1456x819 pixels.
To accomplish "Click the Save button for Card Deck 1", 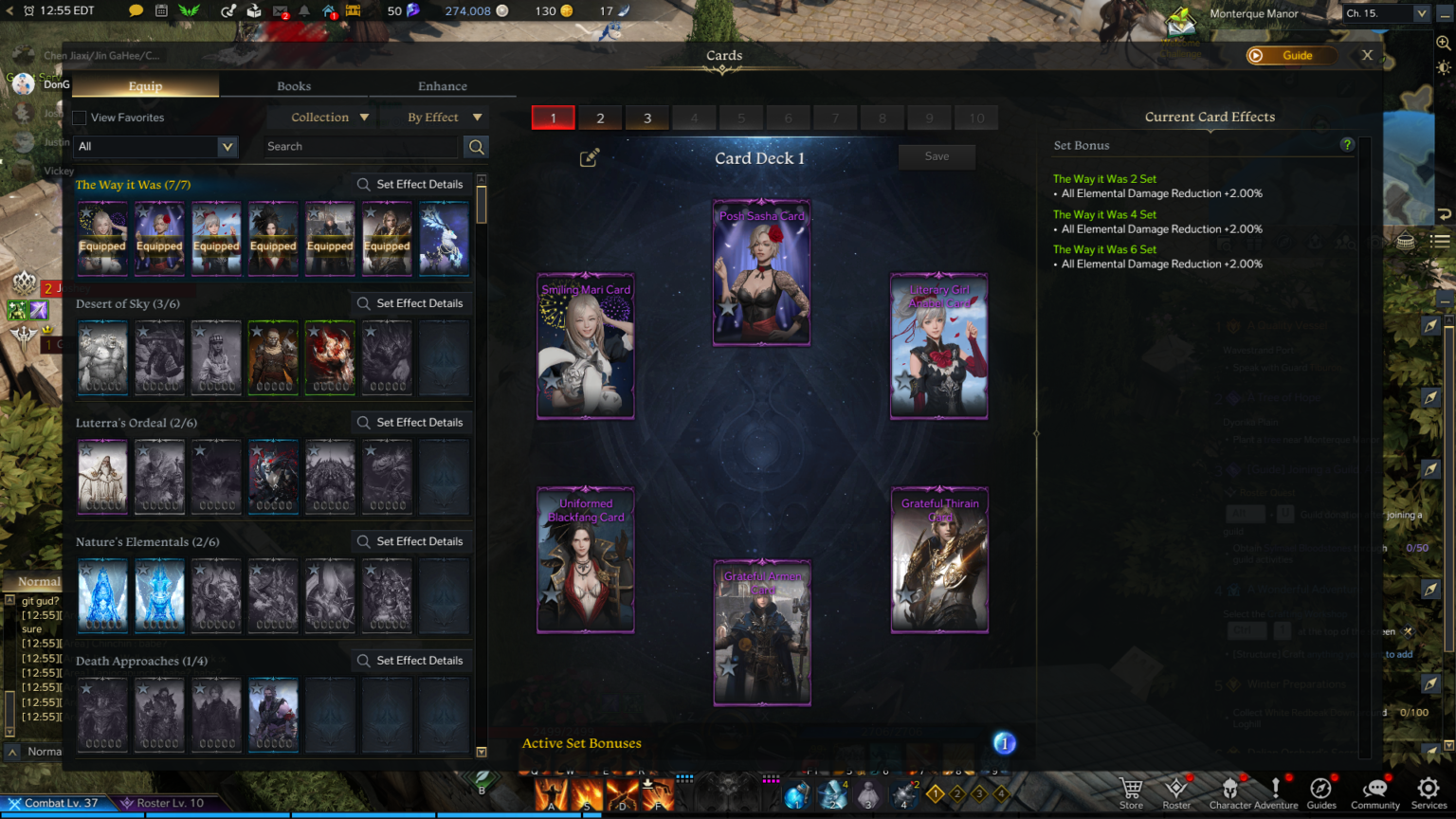I will coord(937,156).
